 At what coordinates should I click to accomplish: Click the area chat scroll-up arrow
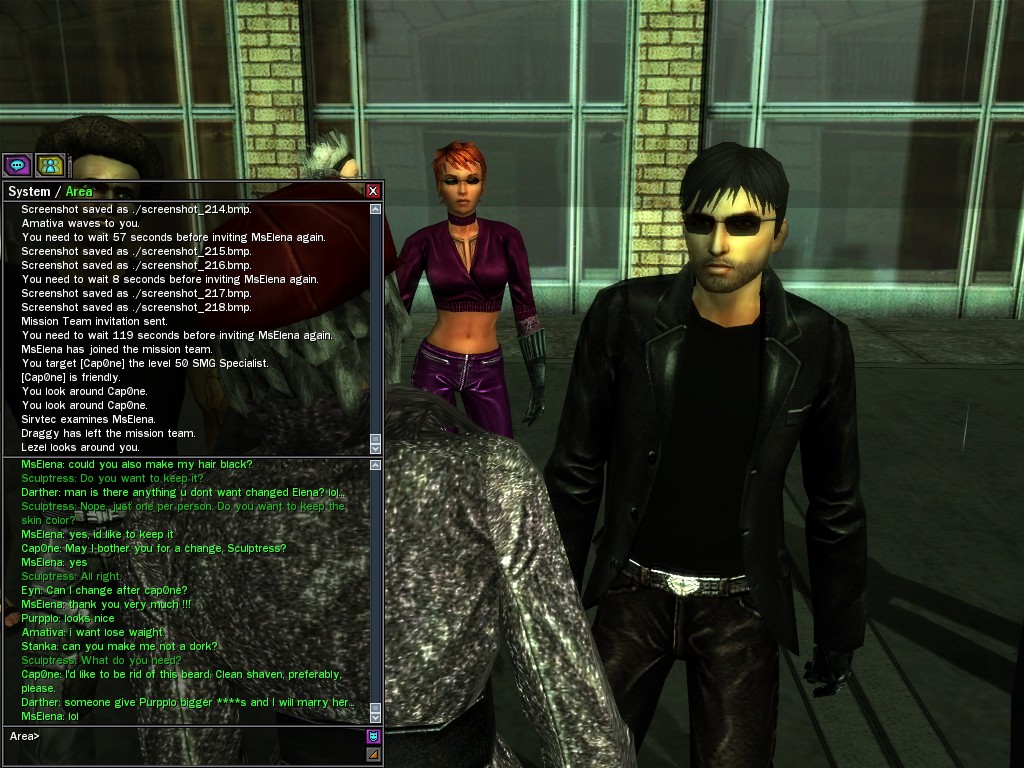coord(376,464)
